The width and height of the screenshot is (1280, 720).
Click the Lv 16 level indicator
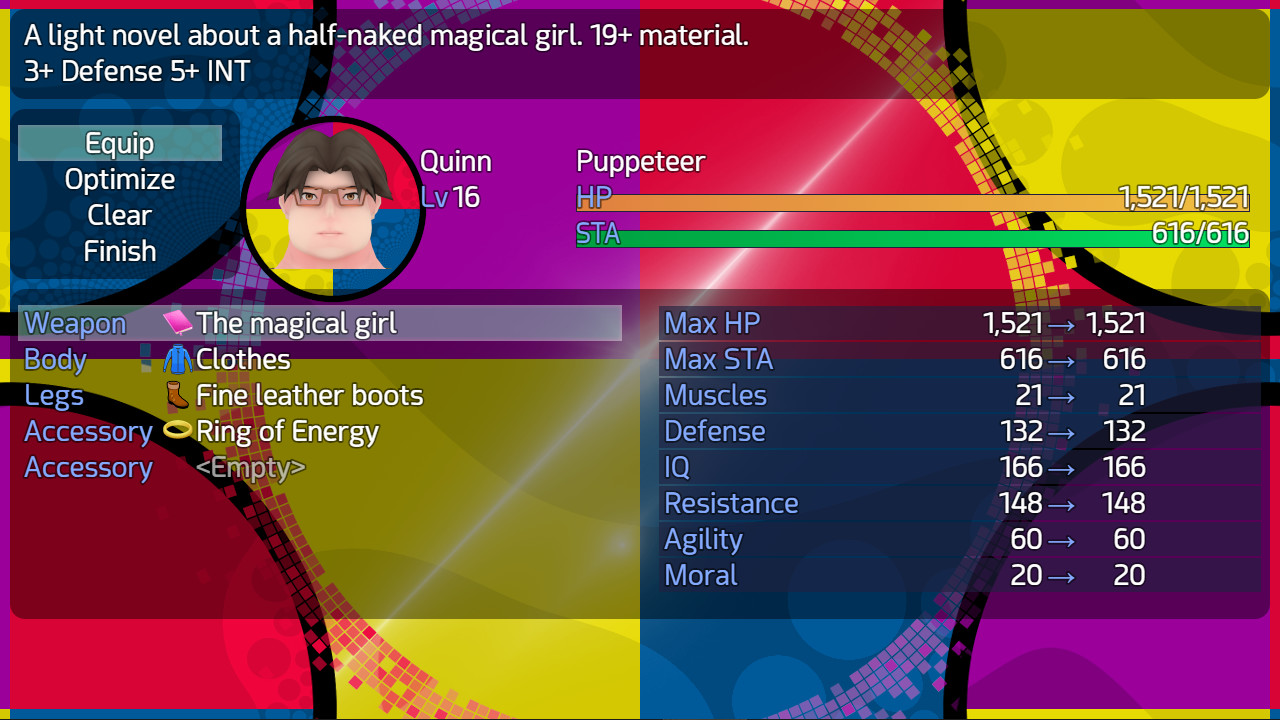pyautogui.click(x=453, y=197)
